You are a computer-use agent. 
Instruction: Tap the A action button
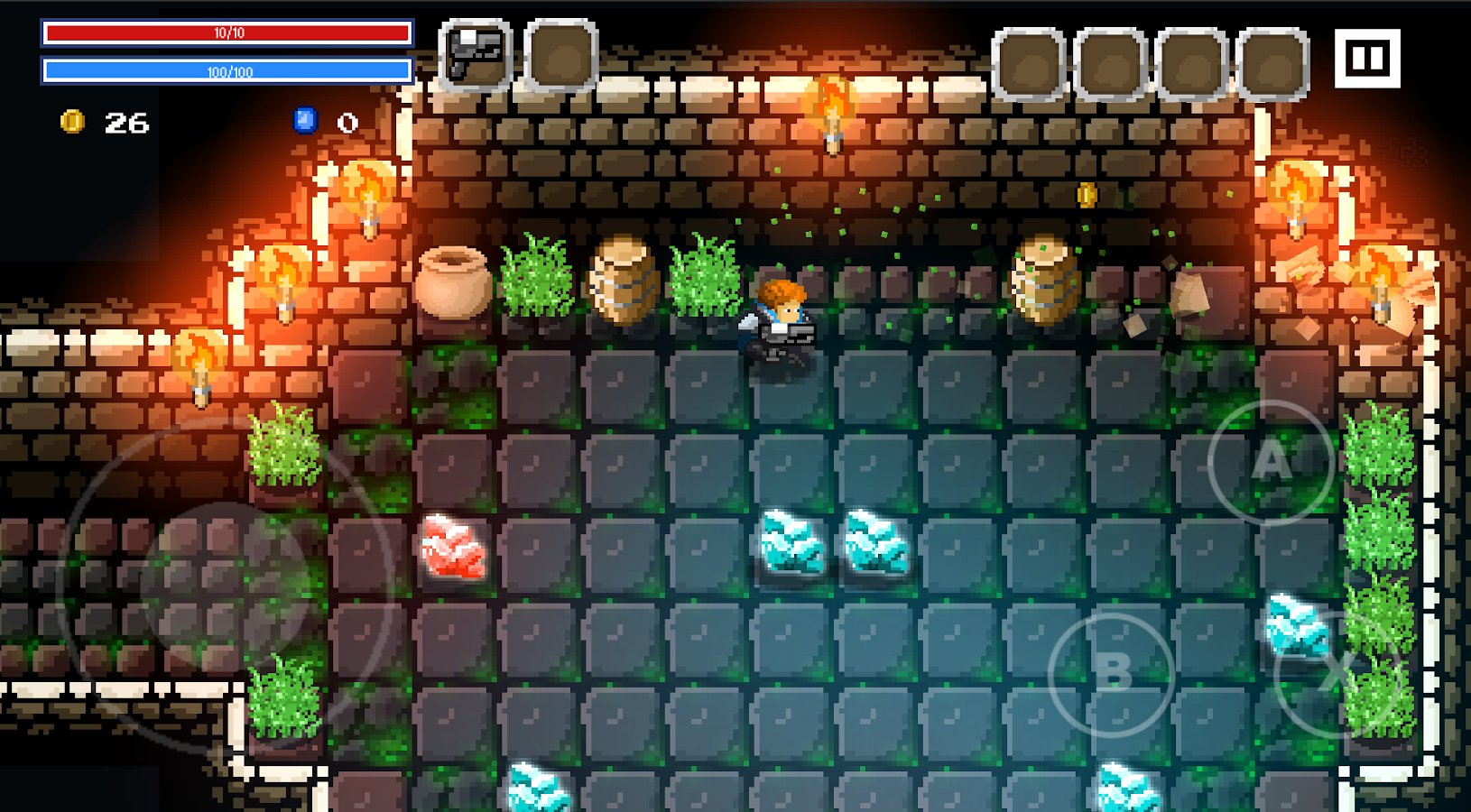coord(1272,462)
